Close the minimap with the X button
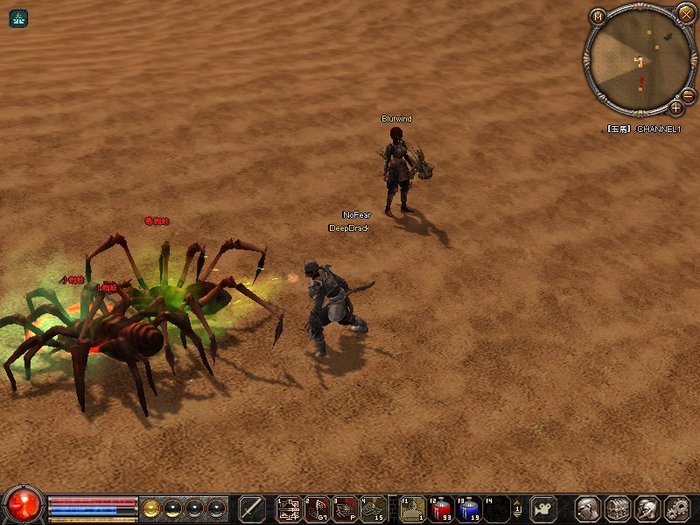Viewport: 700px width, 525px height. click(686, 14)
